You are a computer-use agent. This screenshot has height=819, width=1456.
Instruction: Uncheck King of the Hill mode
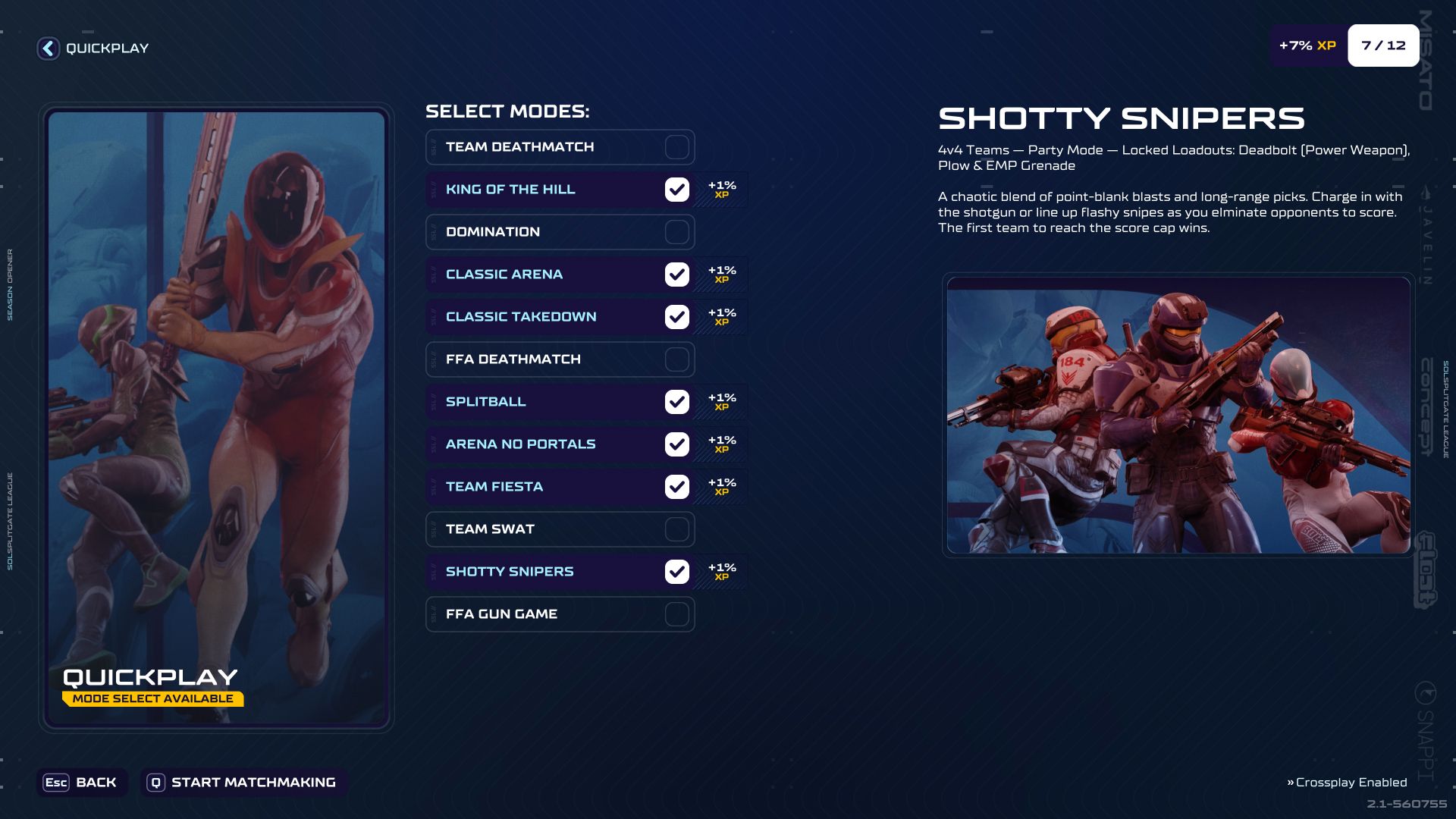[x=676, y=190]
